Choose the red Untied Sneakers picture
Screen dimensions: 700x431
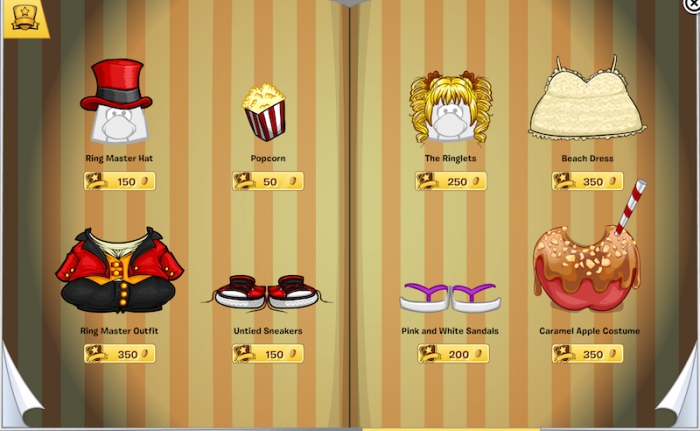[267, 291]
